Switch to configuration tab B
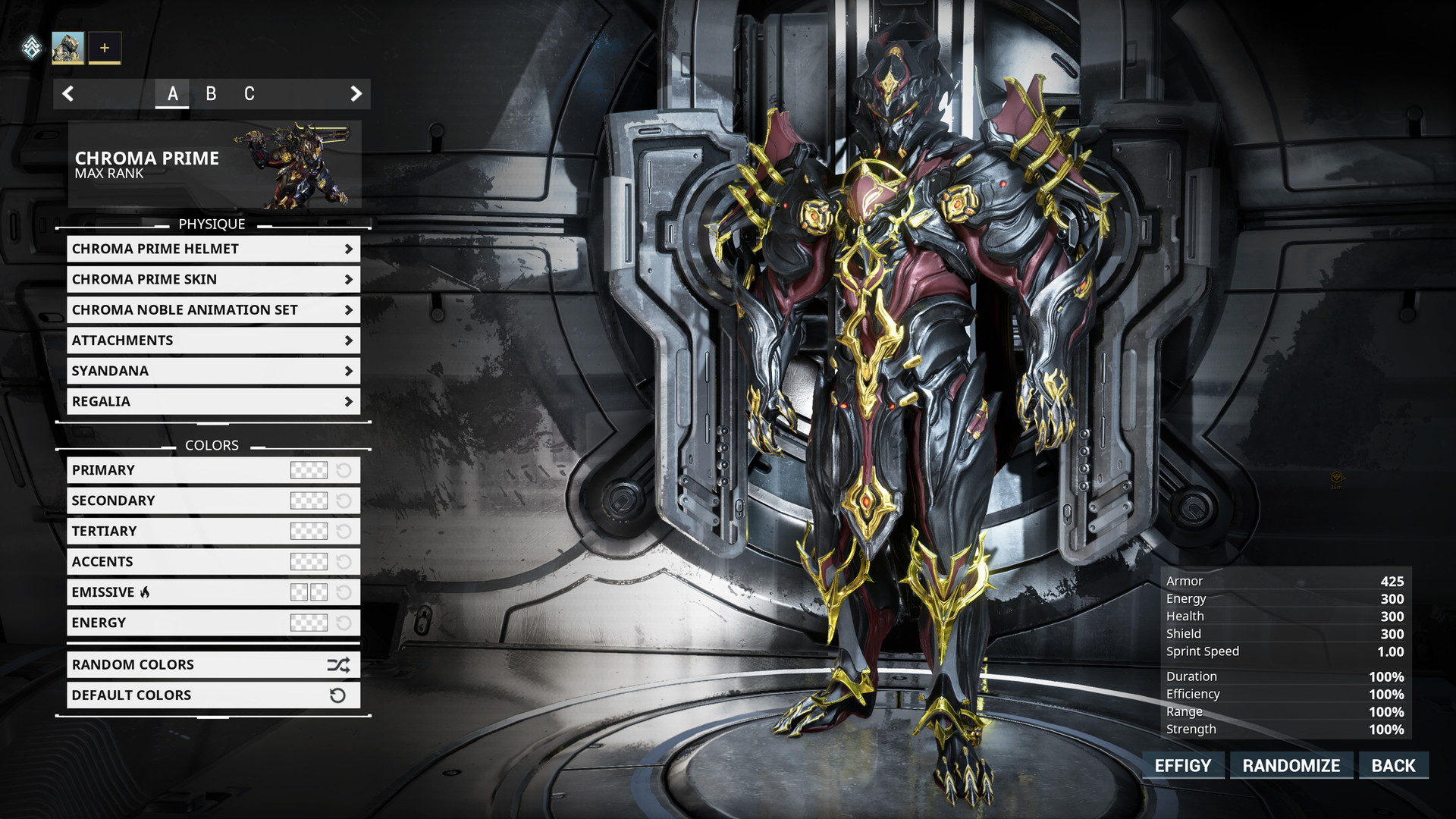 pos(212,94)
